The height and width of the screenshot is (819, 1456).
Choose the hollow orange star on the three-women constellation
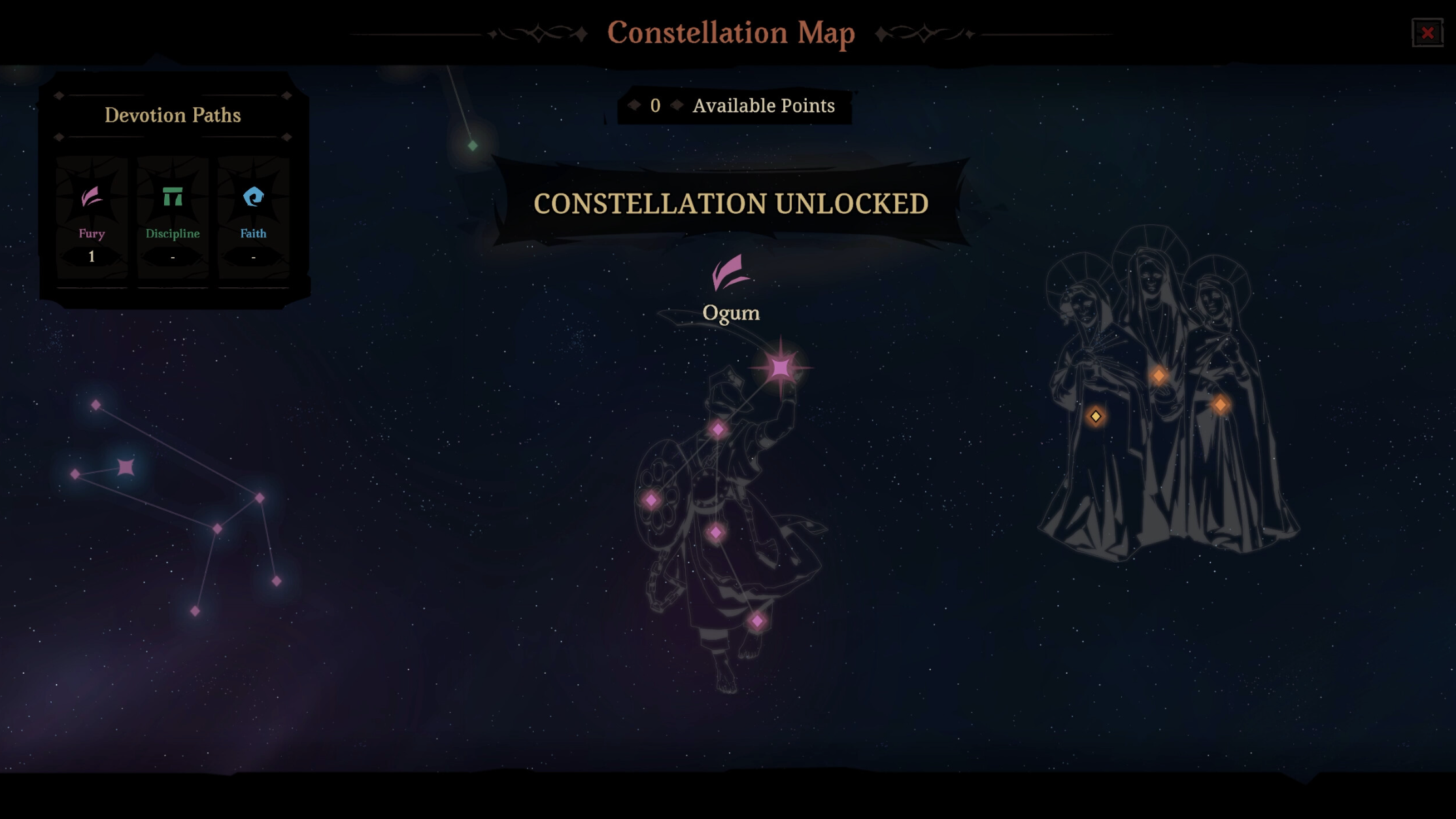1096,416
